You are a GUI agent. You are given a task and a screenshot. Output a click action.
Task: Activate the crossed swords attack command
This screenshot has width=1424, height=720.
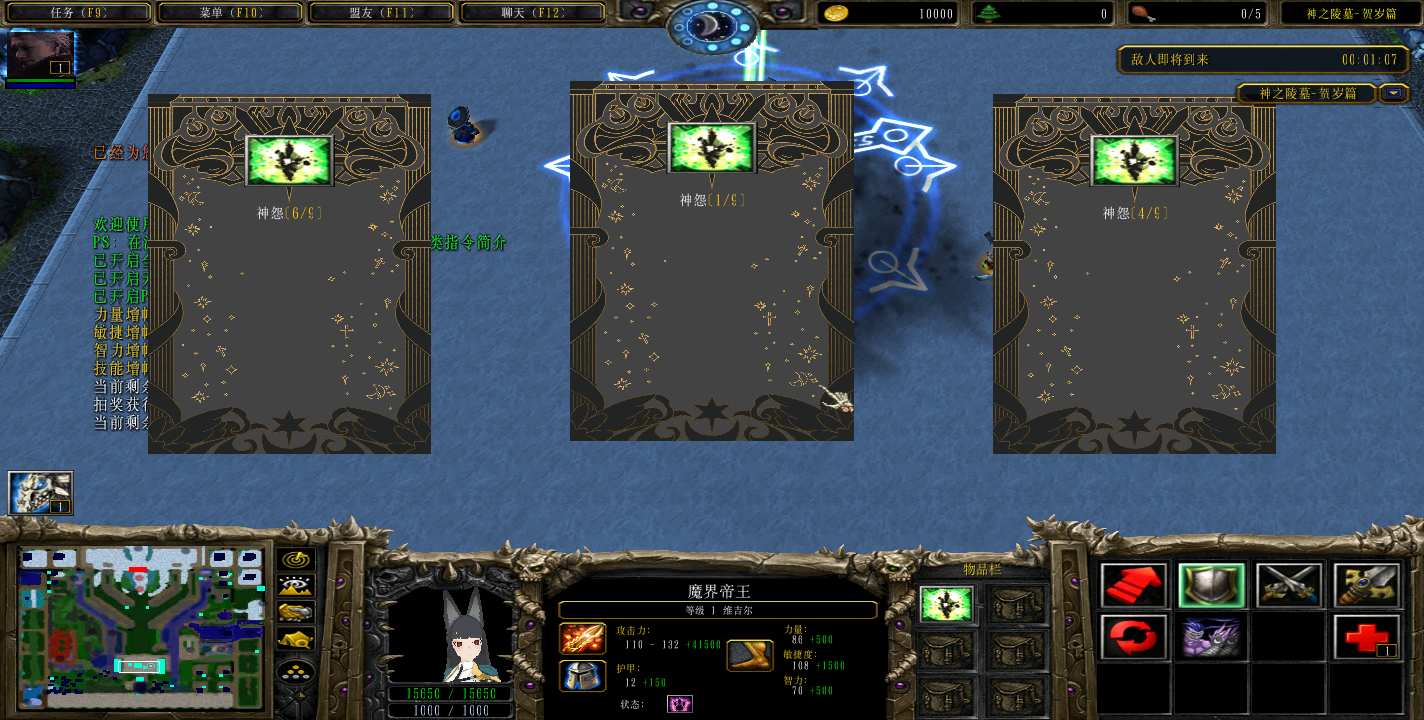click(1289, 585)
